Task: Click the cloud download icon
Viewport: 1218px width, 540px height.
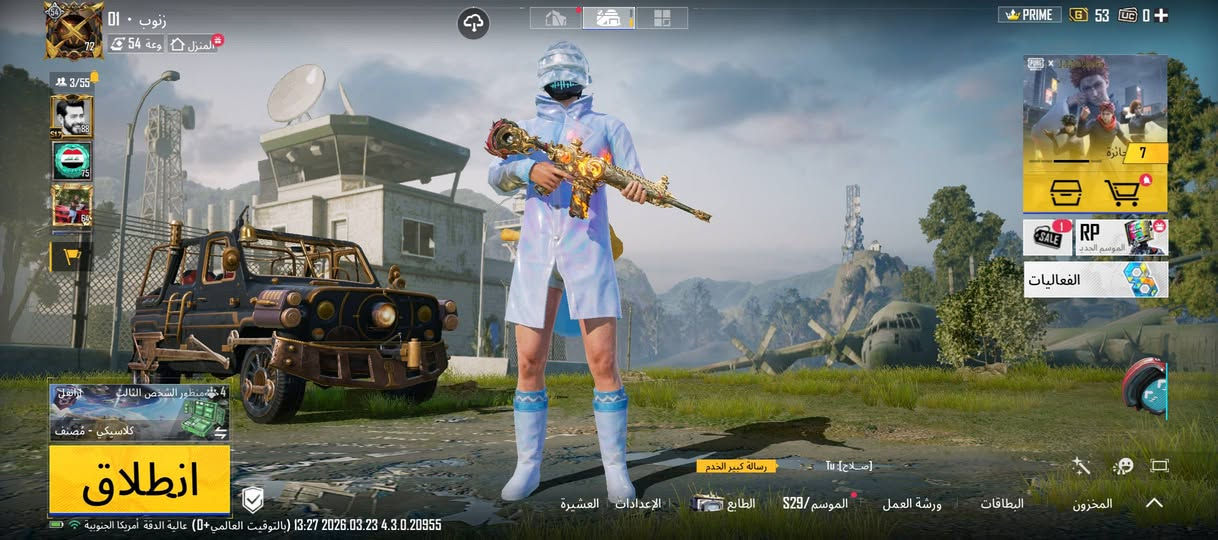Action: pyautogui.click(x=473, y=23)
